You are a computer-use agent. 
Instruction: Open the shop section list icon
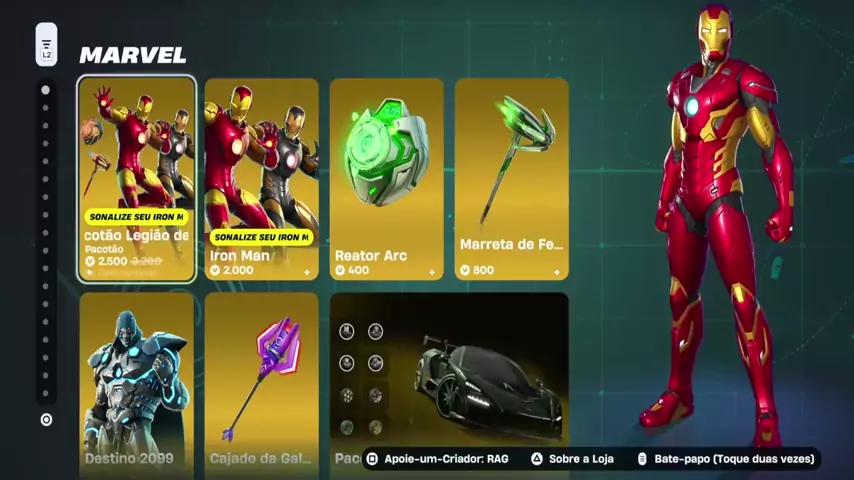(46, 45)
